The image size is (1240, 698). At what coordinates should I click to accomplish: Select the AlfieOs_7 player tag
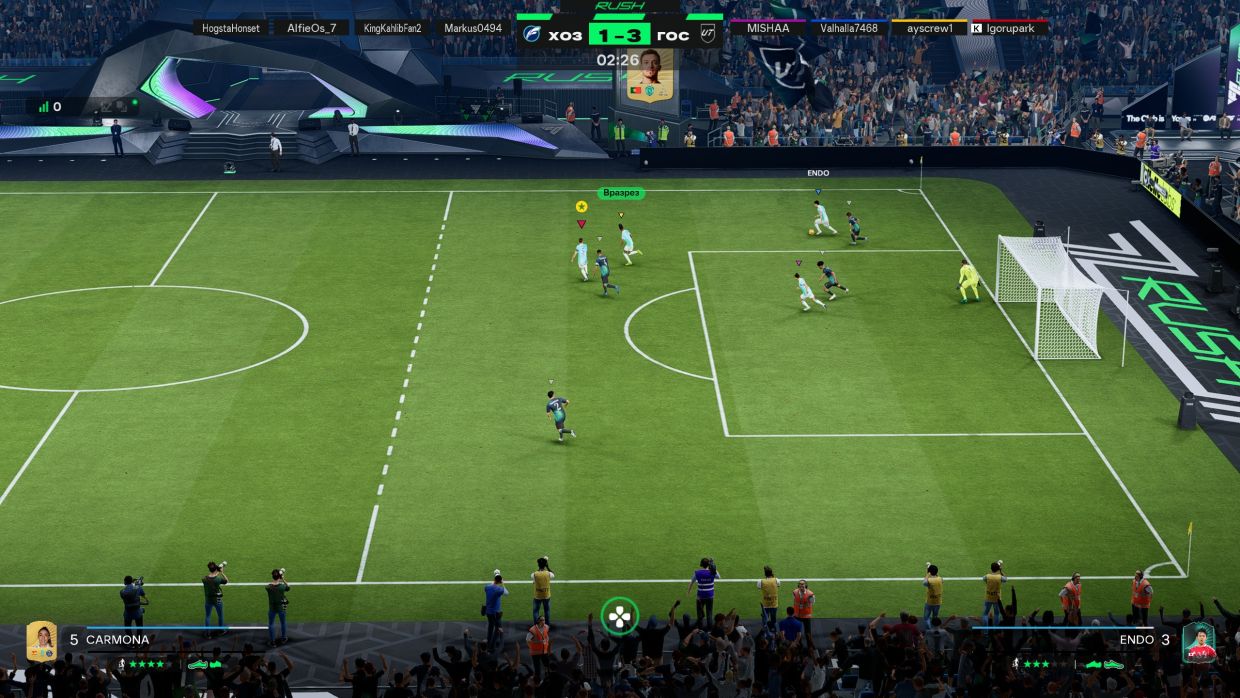coord(312,28)
